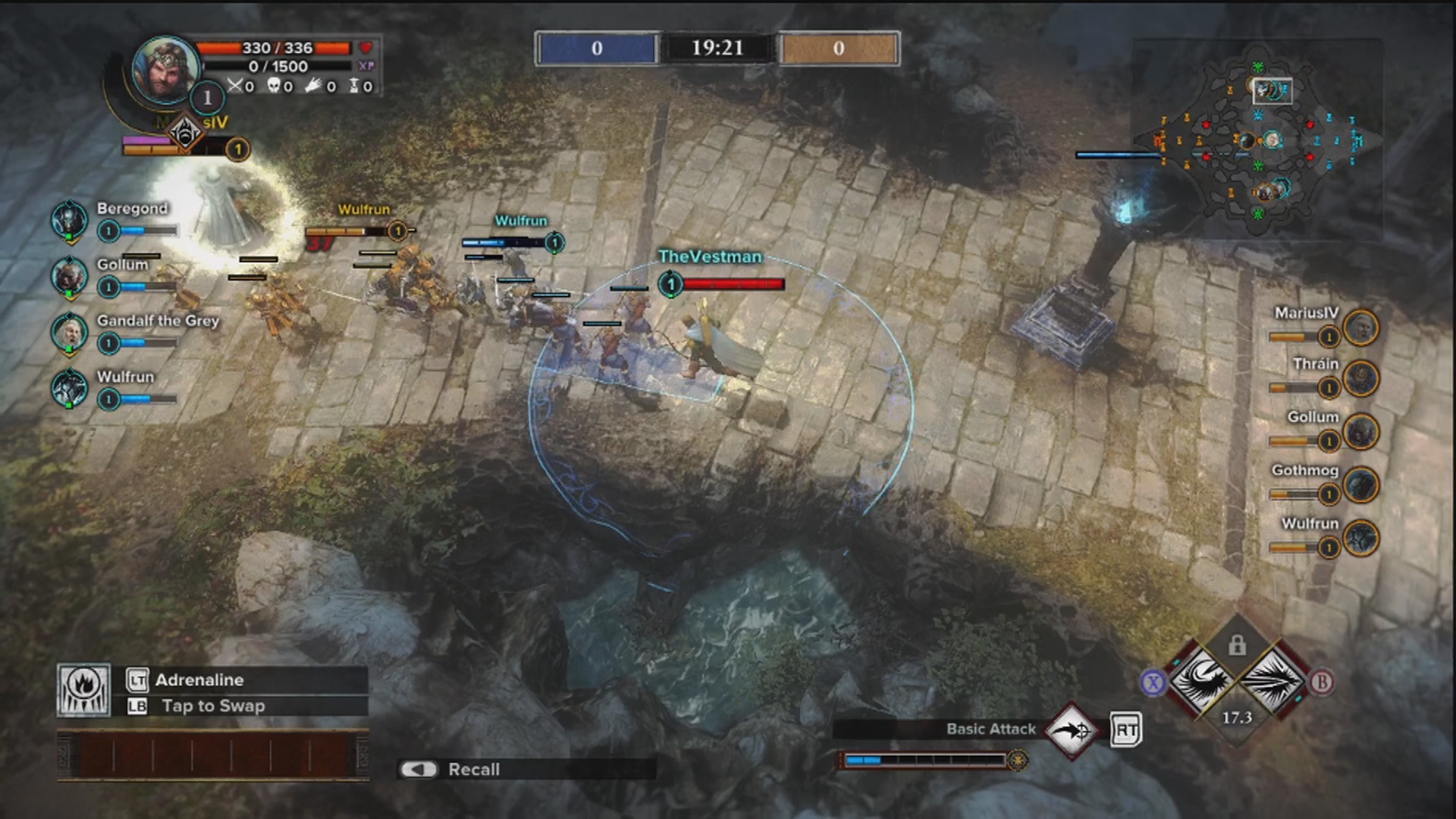The image size is (1456, 819).
Task: Select the enemy Gothmog portrait
Action: click(x=1360, y=485)
